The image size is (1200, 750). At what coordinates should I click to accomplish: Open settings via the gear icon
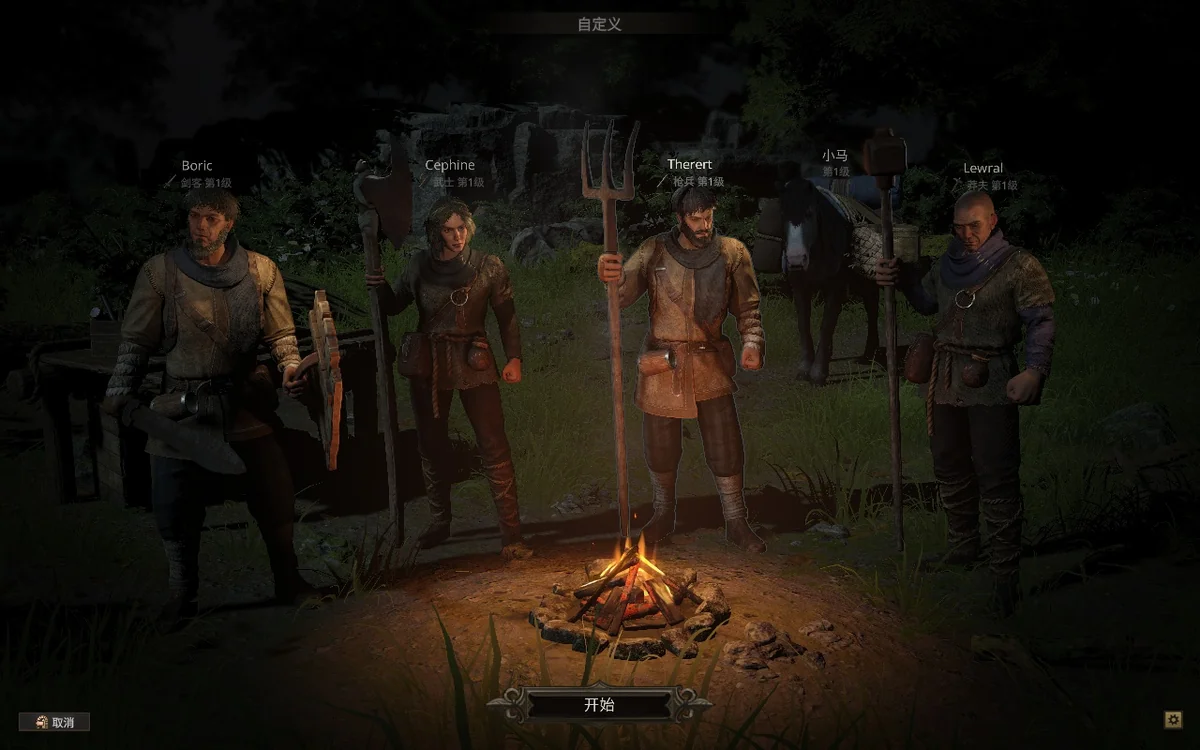coord(1173,719)
